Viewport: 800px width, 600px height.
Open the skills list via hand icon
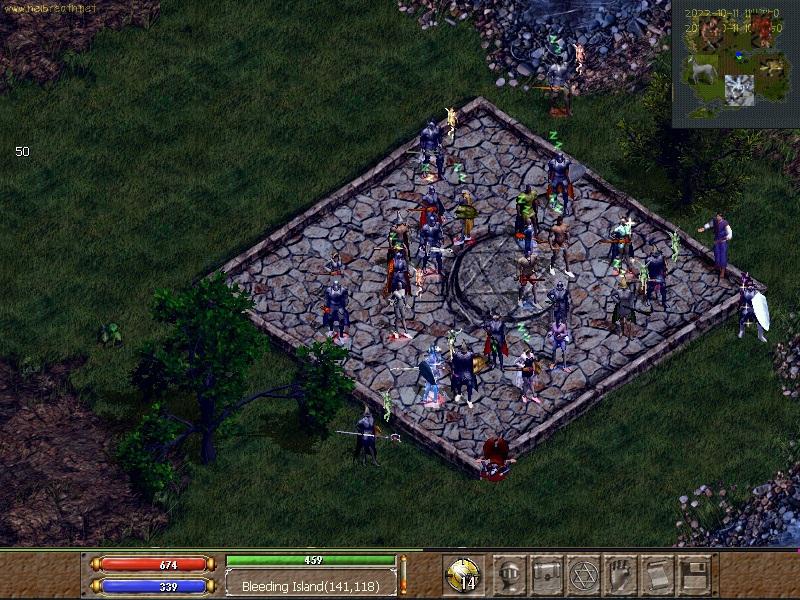(620, 574)
